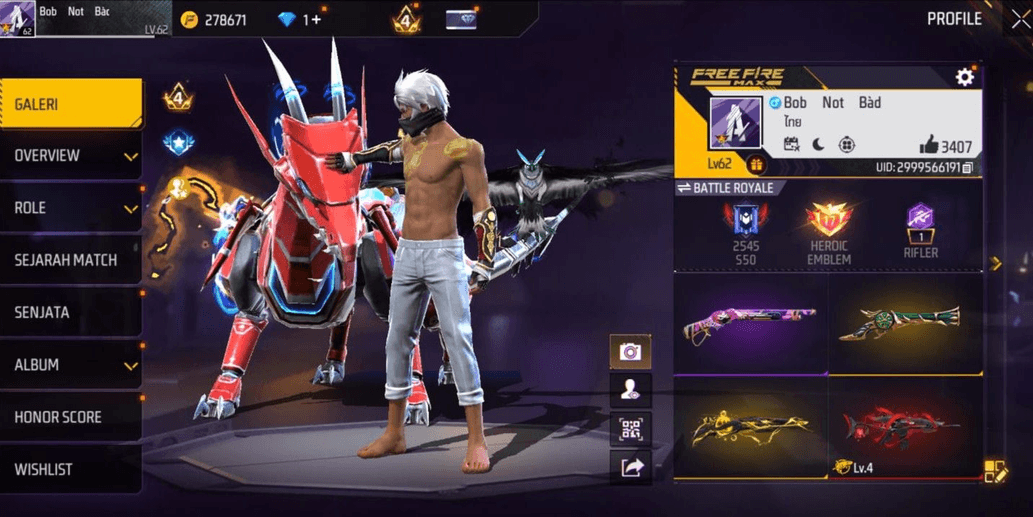
Task: Select the red Lv.4 gun skin
Action: pyautogui.click(x=904, y=426)
